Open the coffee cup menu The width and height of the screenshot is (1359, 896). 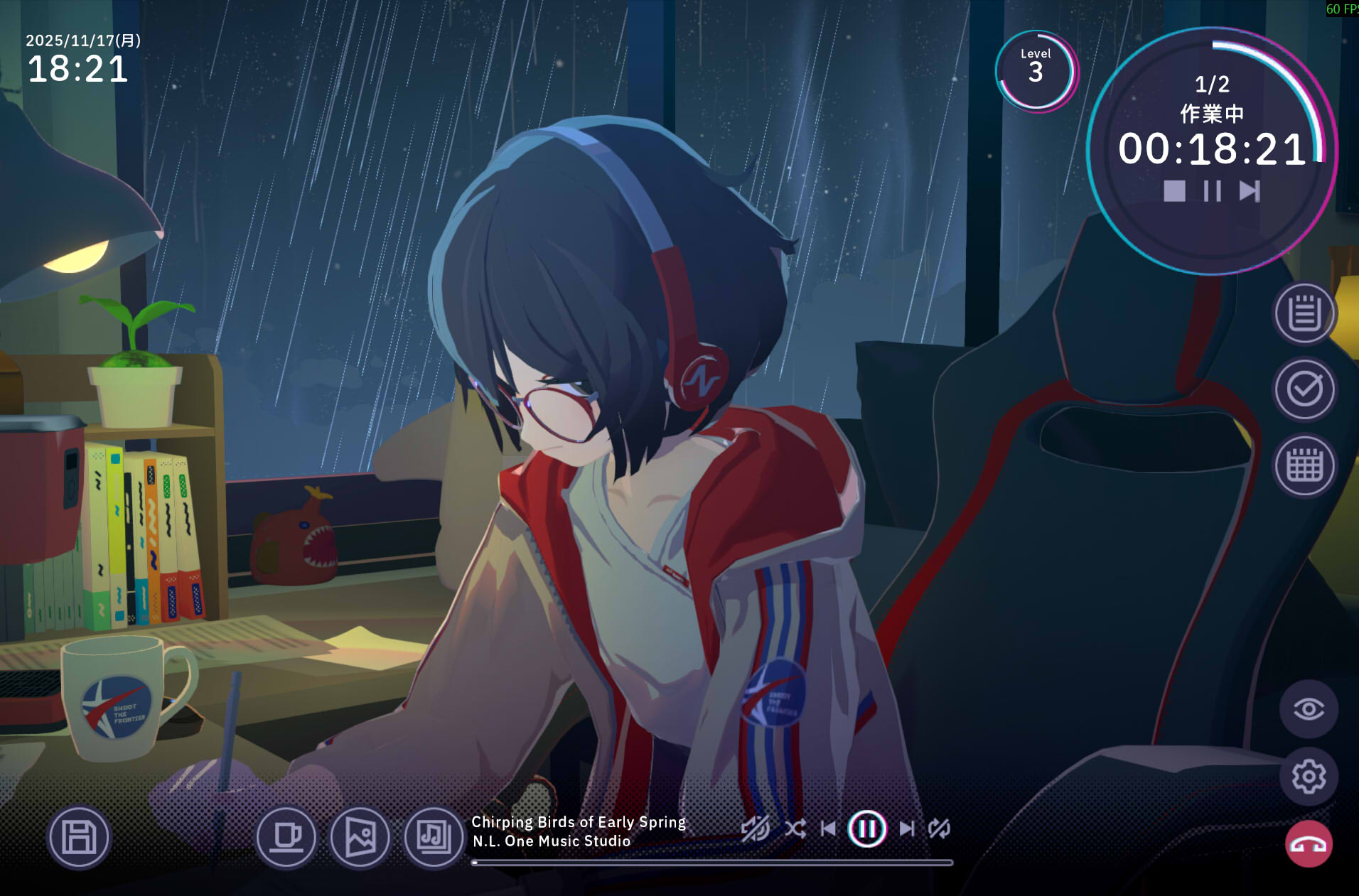286,837
